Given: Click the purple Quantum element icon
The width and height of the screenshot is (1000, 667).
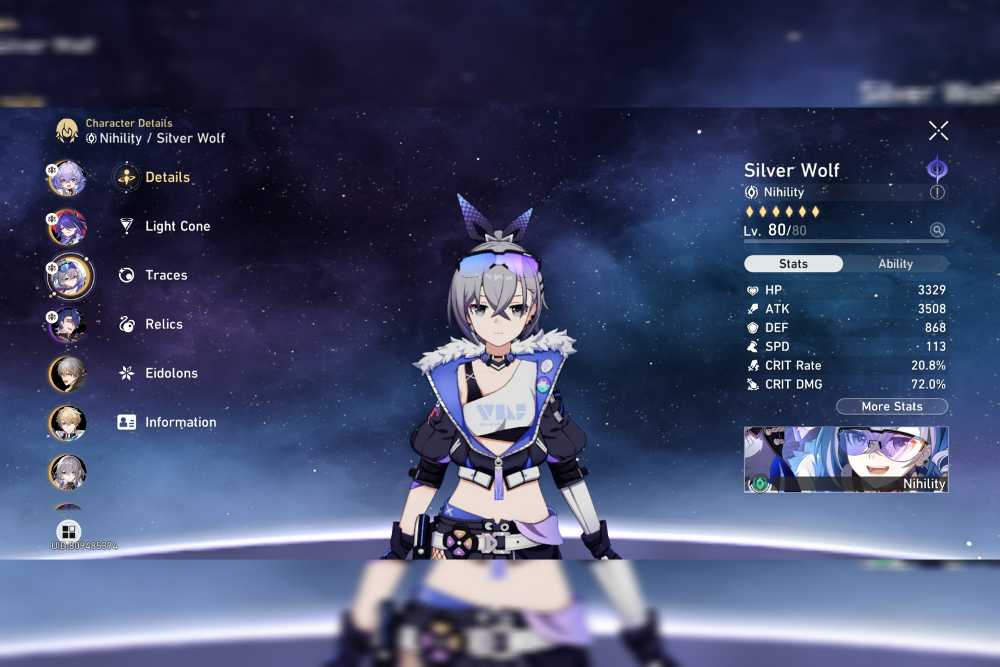Looking at the screenshot, I should 937,169.
